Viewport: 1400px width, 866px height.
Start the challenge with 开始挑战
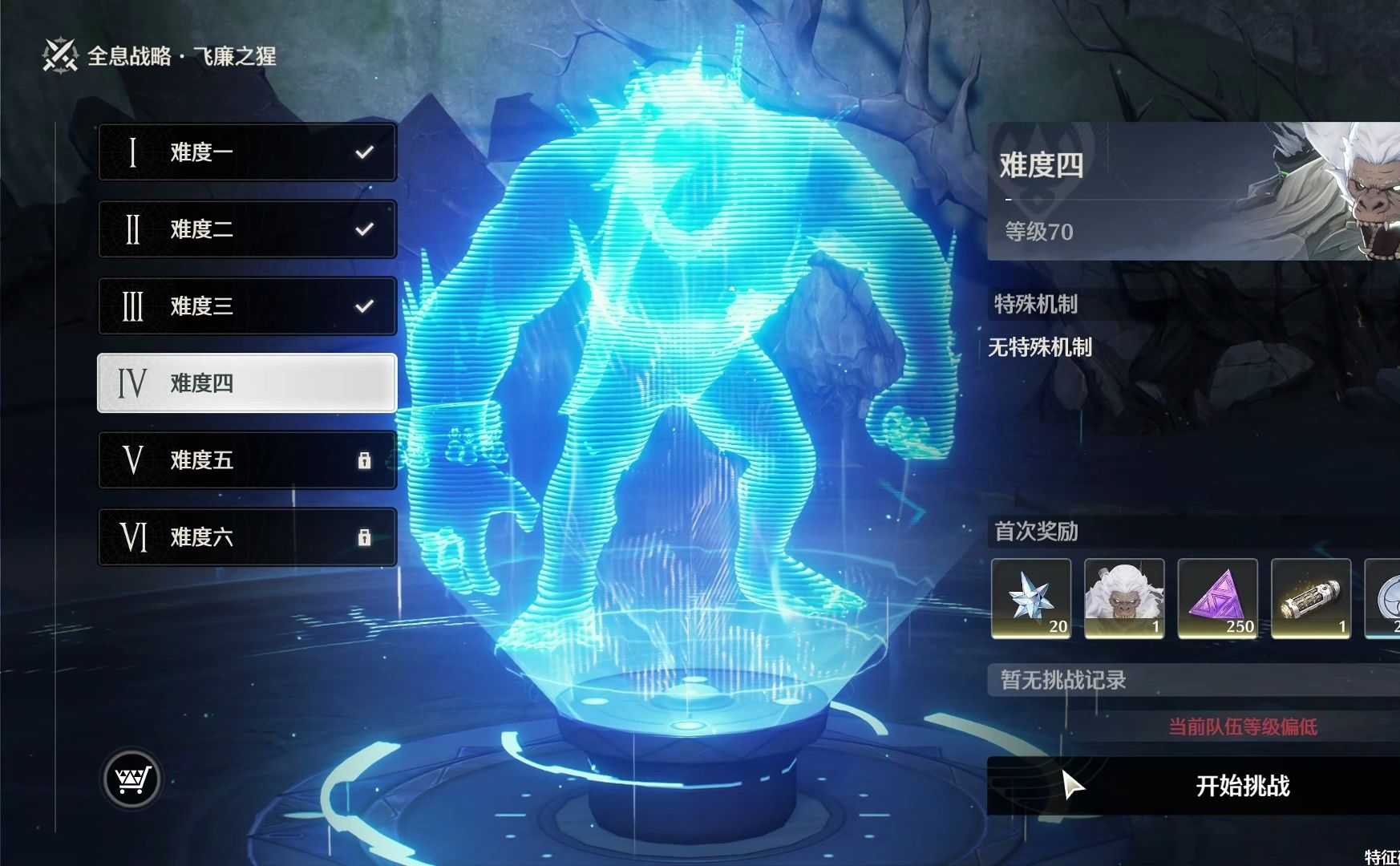[1193, 786]
